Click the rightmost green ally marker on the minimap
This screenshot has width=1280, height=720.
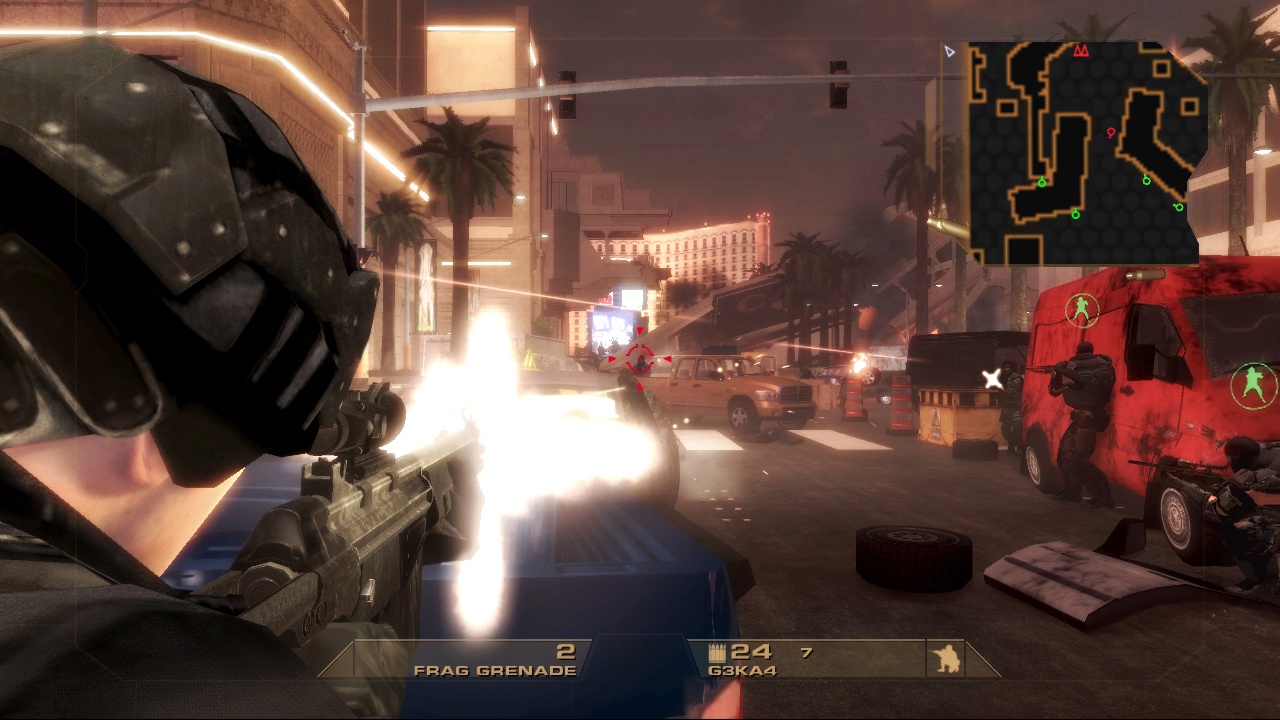(1178, 207)
